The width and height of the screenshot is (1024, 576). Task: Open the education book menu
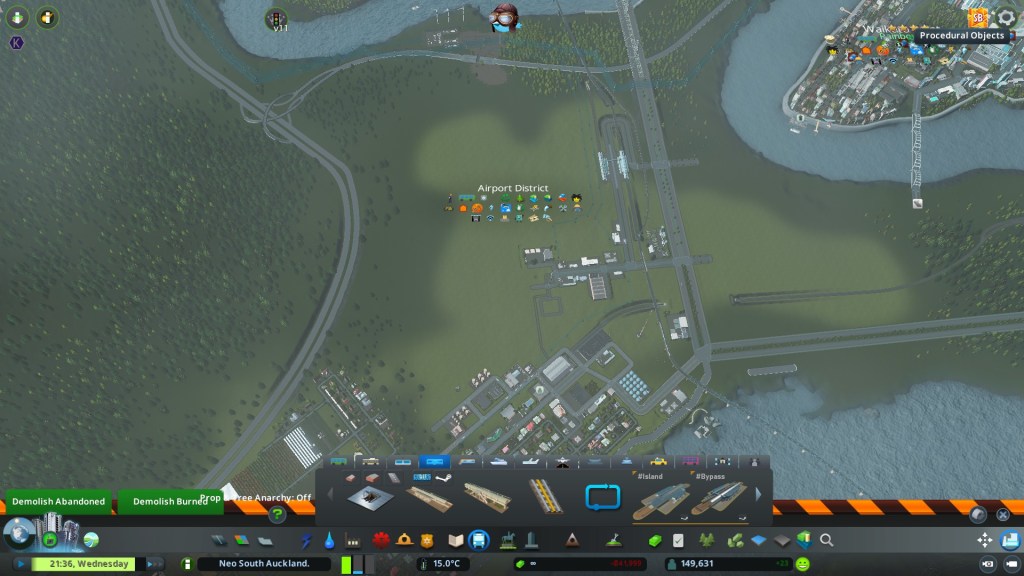point(456,540)
